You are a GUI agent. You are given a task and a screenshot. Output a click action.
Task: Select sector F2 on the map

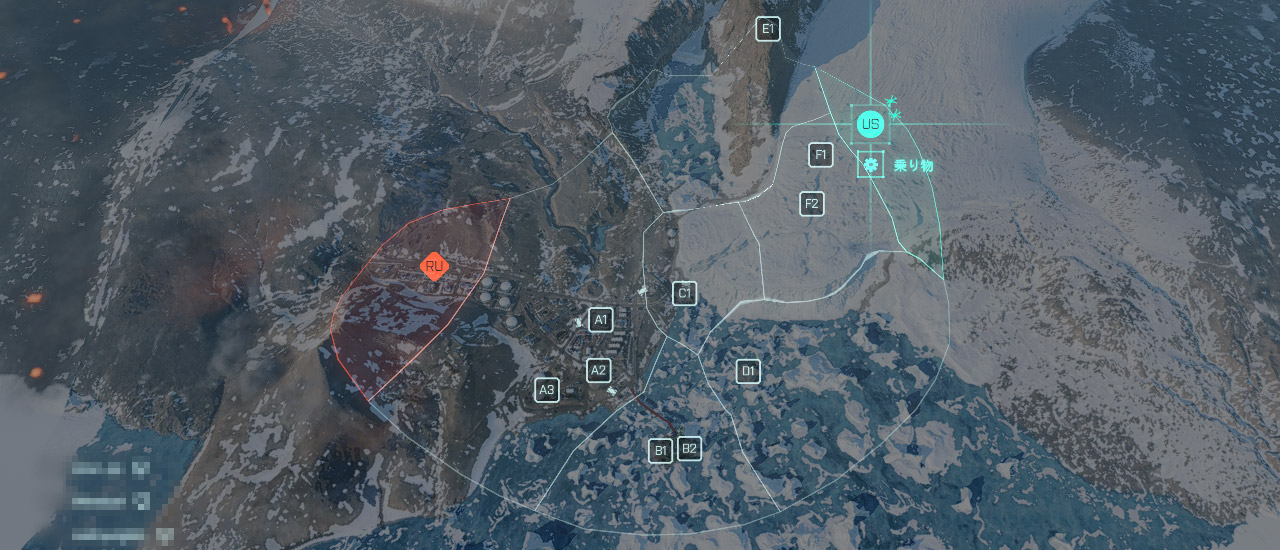[812, 204]
